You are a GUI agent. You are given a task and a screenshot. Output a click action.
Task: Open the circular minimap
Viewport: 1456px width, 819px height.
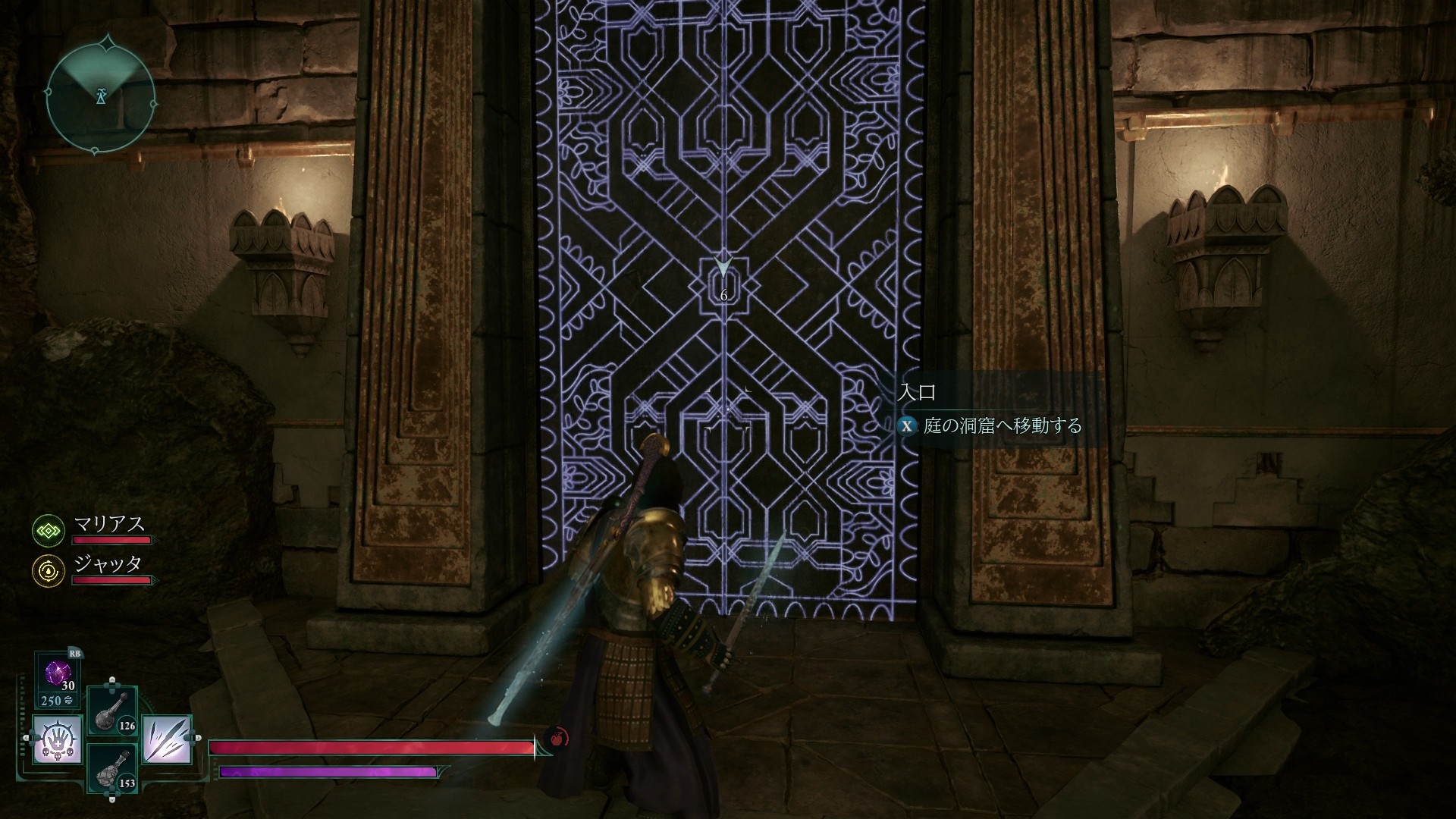tap(101, 96)
